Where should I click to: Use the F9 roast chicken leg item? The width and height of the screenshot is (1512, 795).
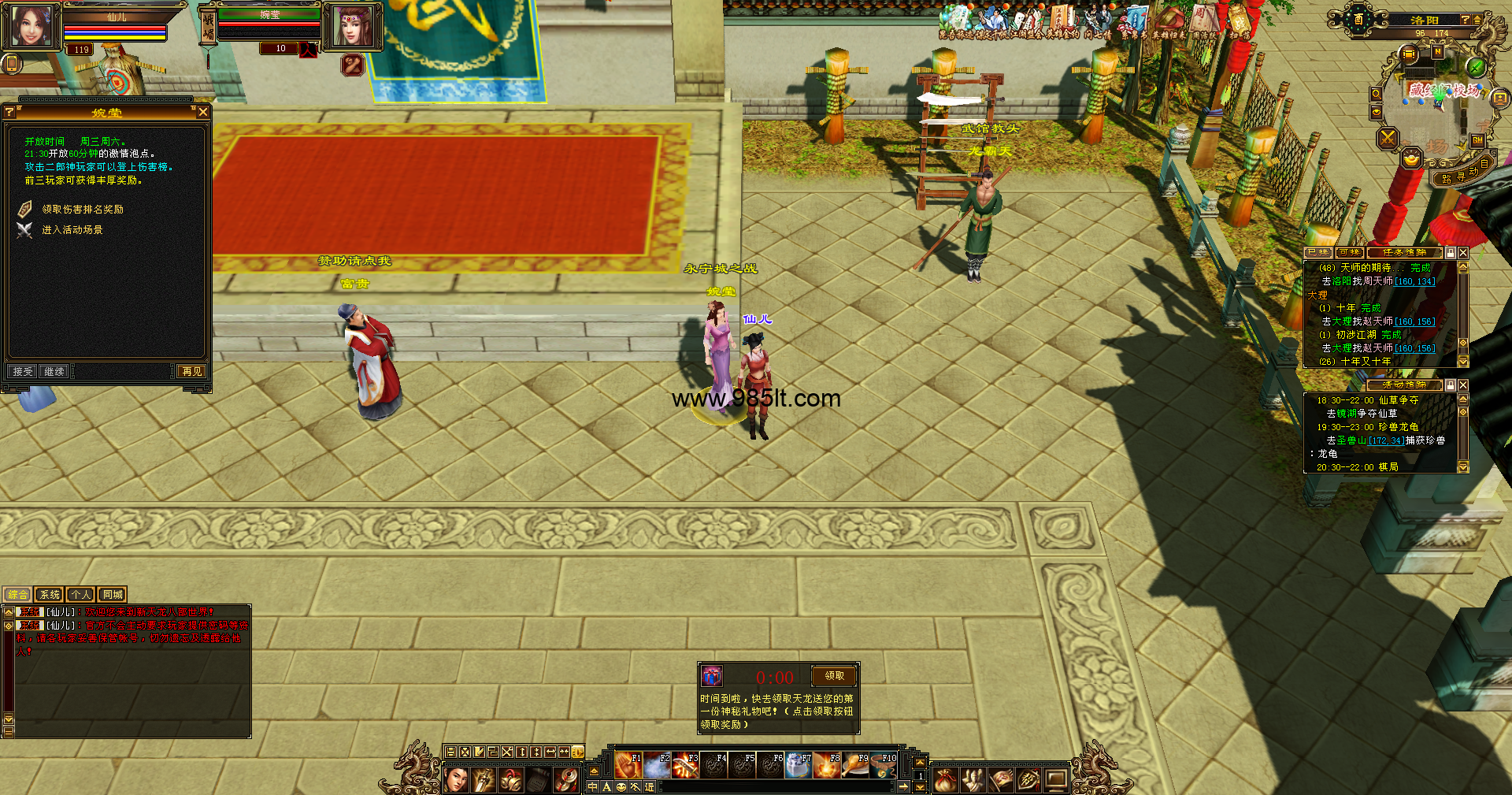[854, 765]
